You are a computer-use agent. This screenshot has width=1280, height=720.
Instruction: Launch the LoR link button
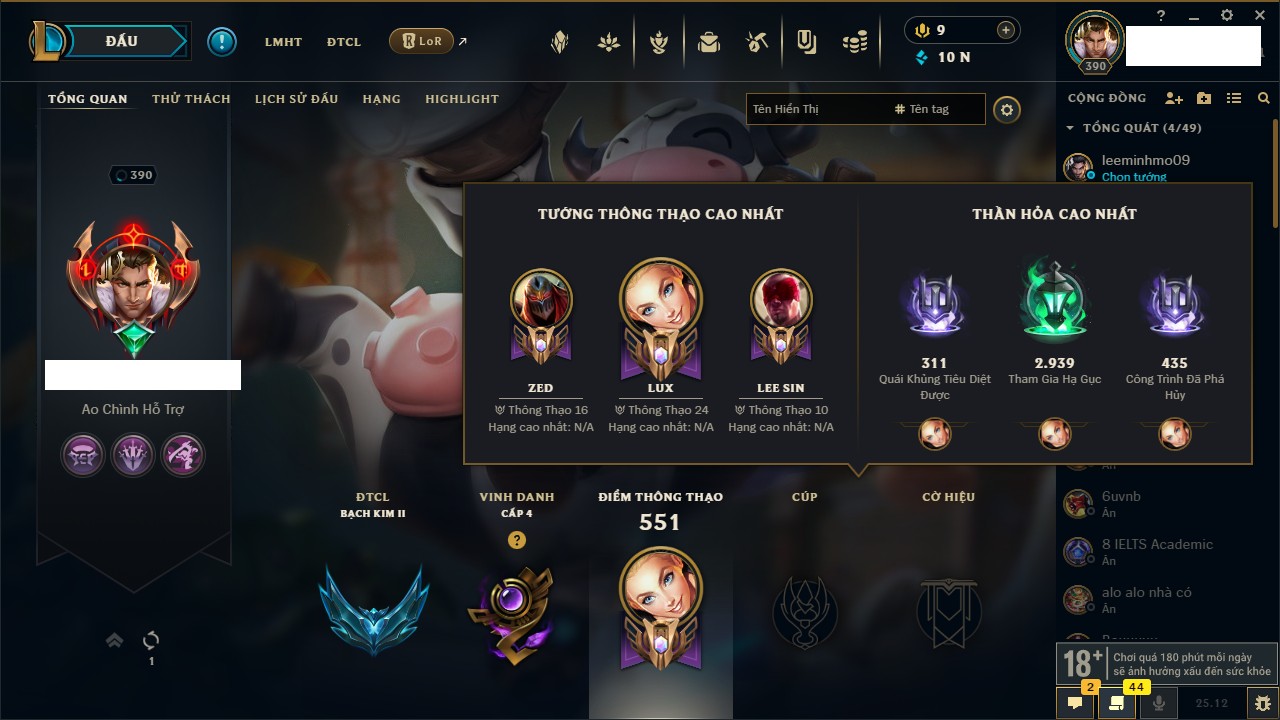tap(421, 42)
